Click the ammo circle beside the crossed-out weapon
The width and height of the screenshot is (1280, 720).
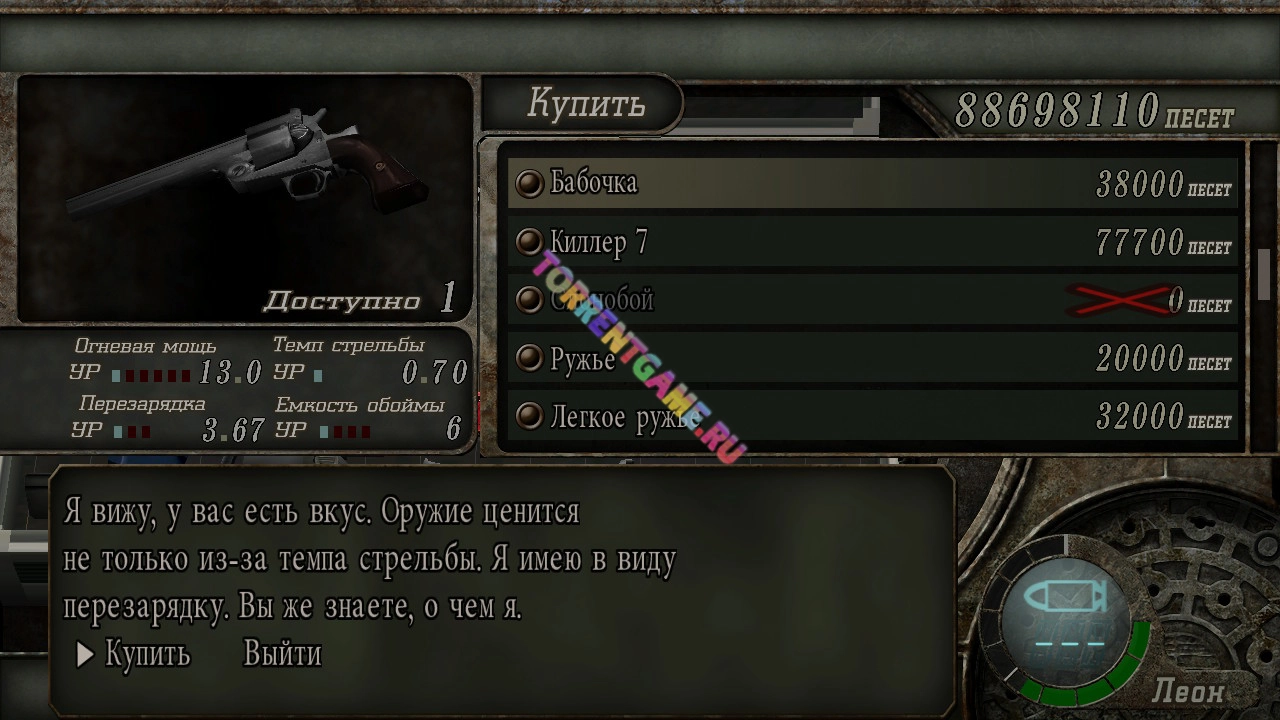coord(529,299)
